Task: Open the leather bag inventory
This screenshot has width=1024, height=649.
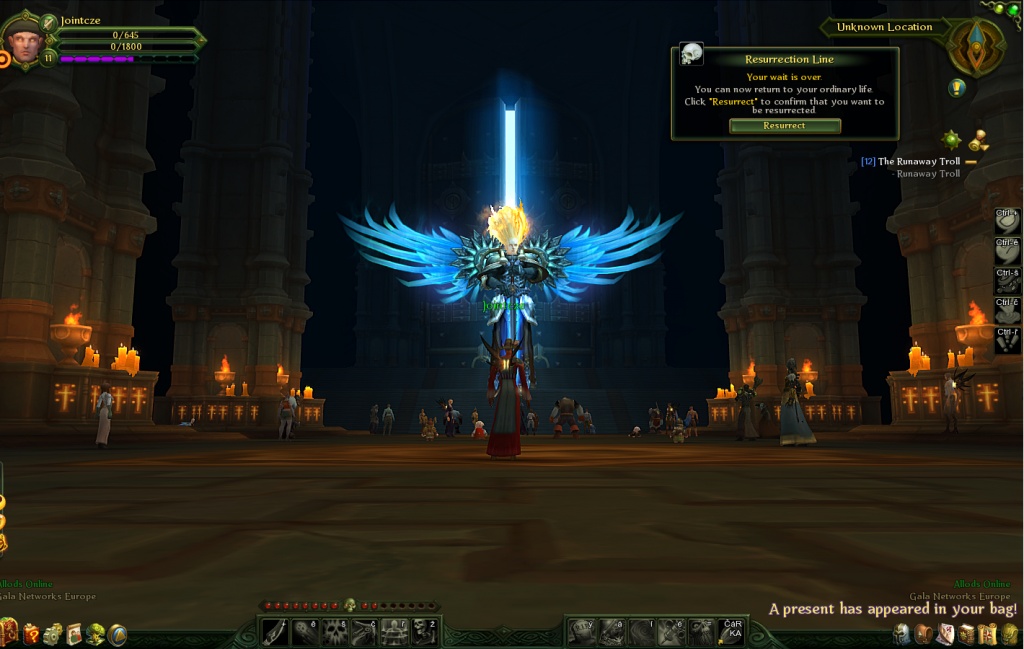Action: pyautogui.click(x=923, y=633)
